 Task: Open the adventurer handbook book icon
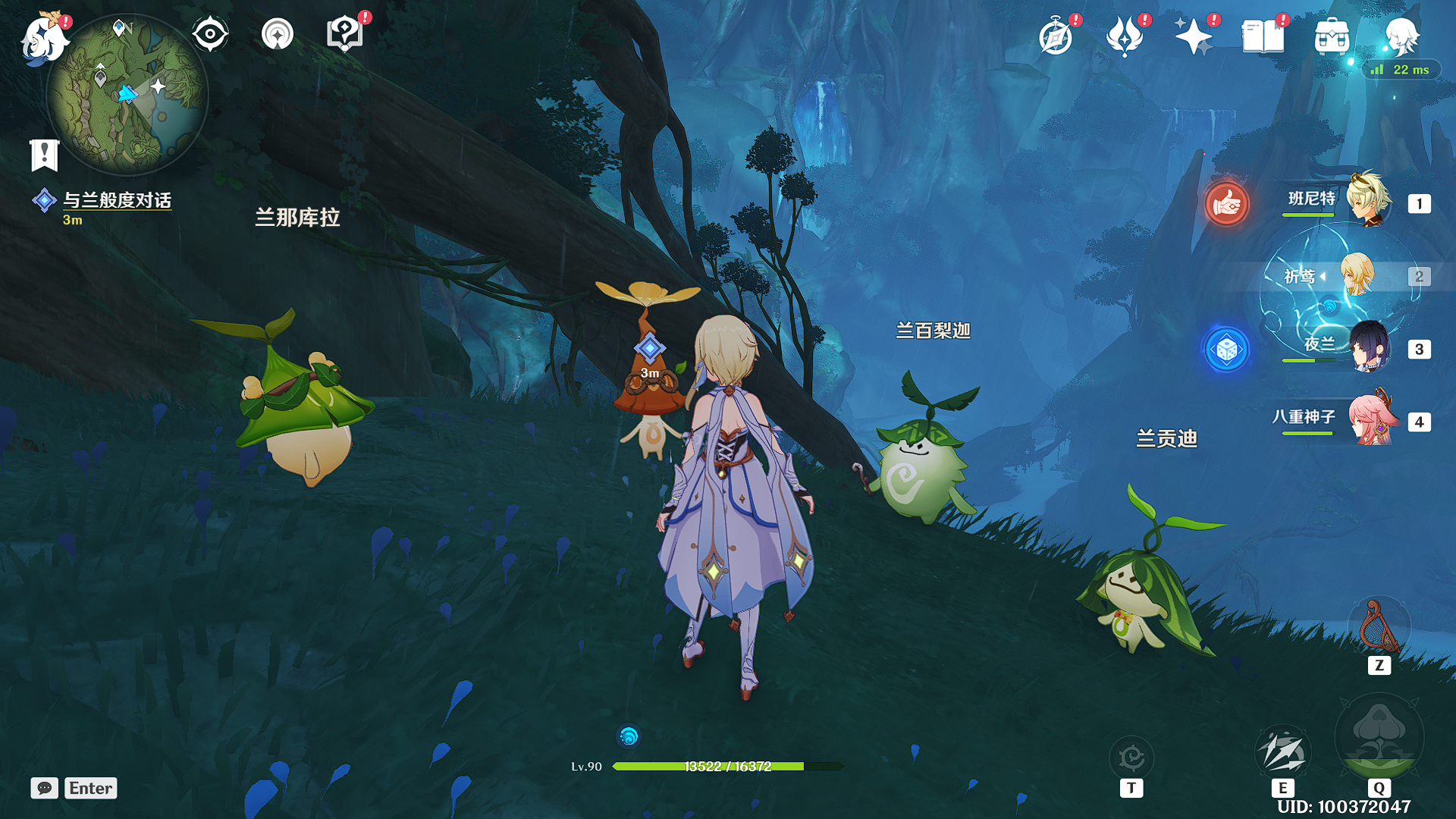click(1263, 36)
